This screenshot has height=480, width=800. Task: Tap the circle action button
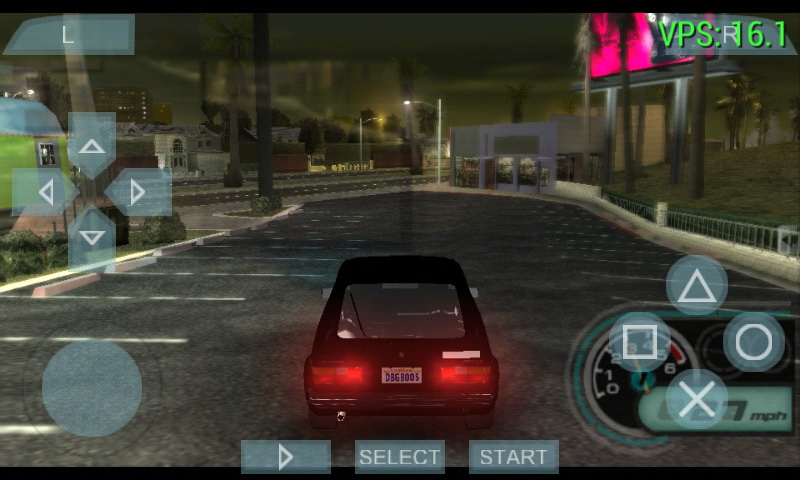point(754,342)
